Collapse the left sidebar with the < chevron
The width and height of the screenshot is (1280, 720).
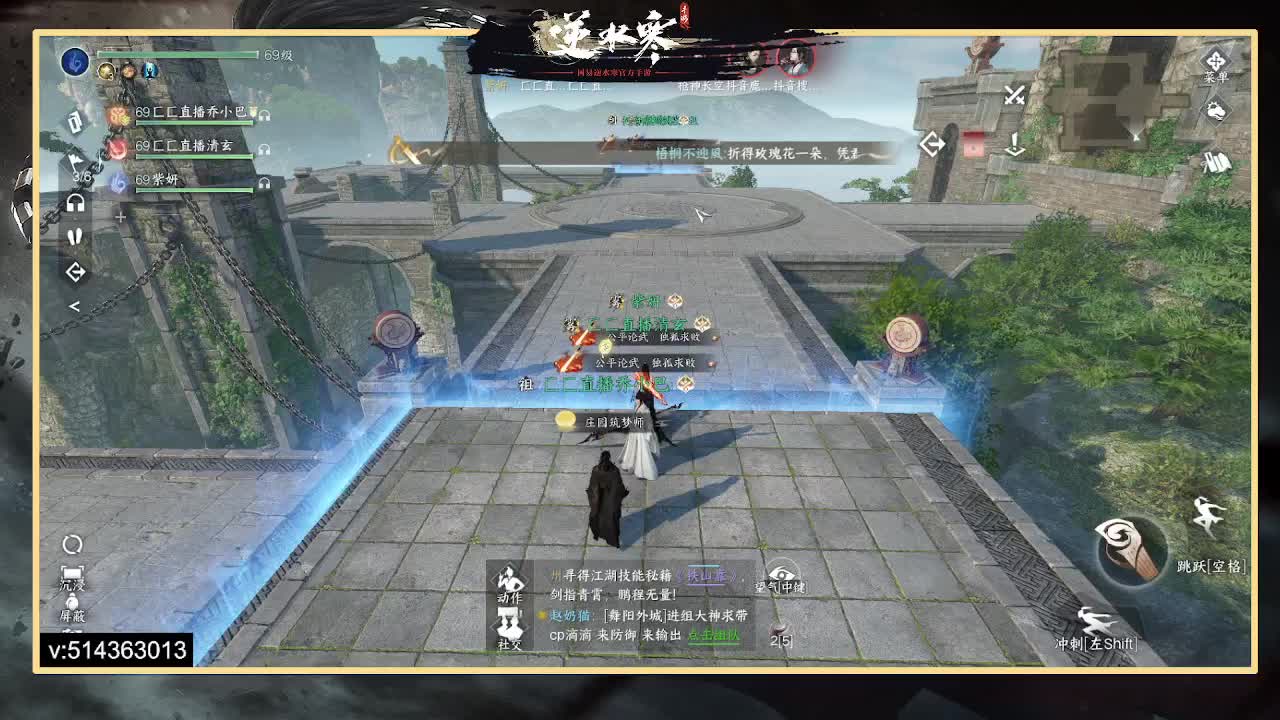coord(74,305)
